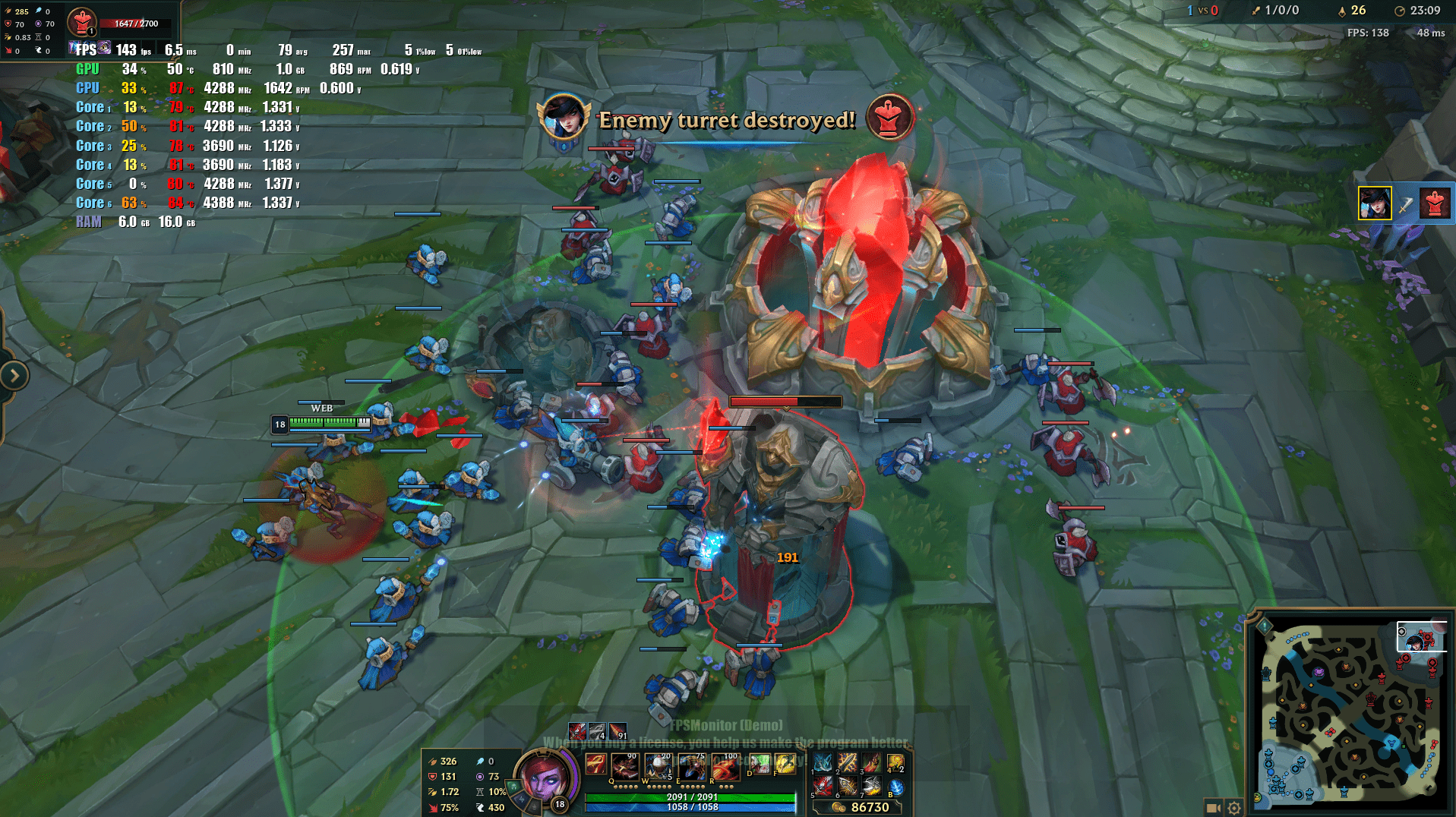Click the item in inventory slot 3

coord(872,762)
